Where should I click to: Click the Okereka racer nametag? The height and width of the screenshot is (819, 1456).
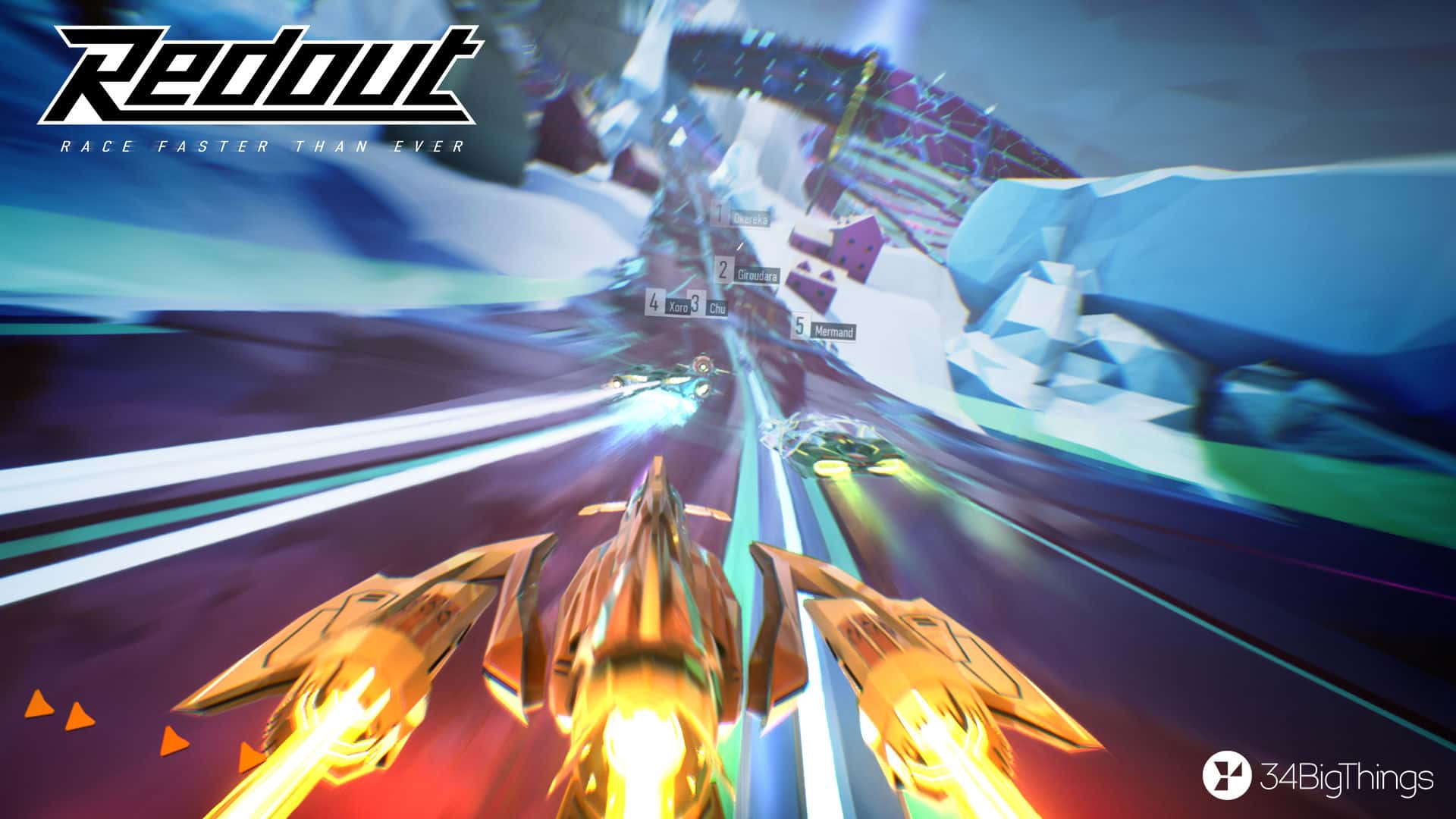(751, 220)
